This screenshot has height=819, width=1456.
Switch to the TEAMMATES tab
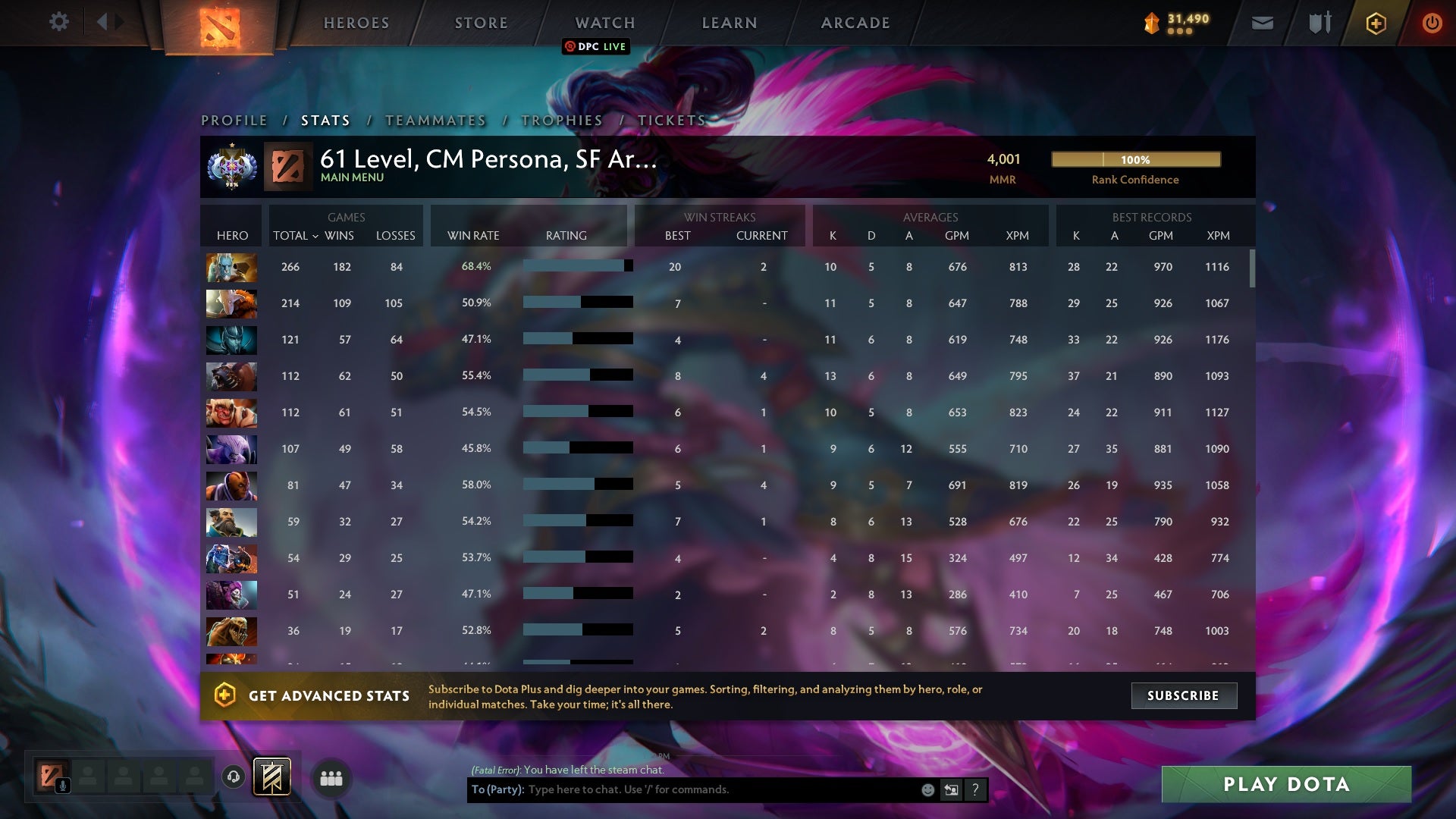coord(436,120)
